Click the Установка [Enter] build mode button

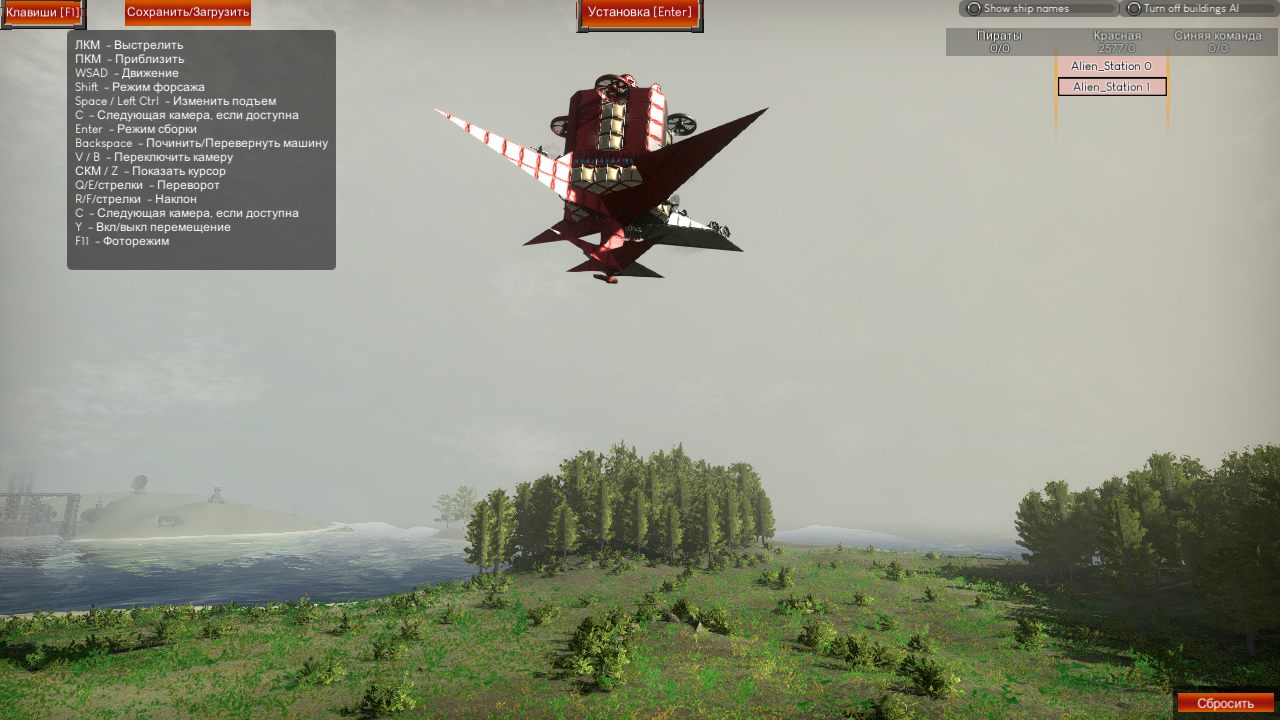[x=640, y=13]
